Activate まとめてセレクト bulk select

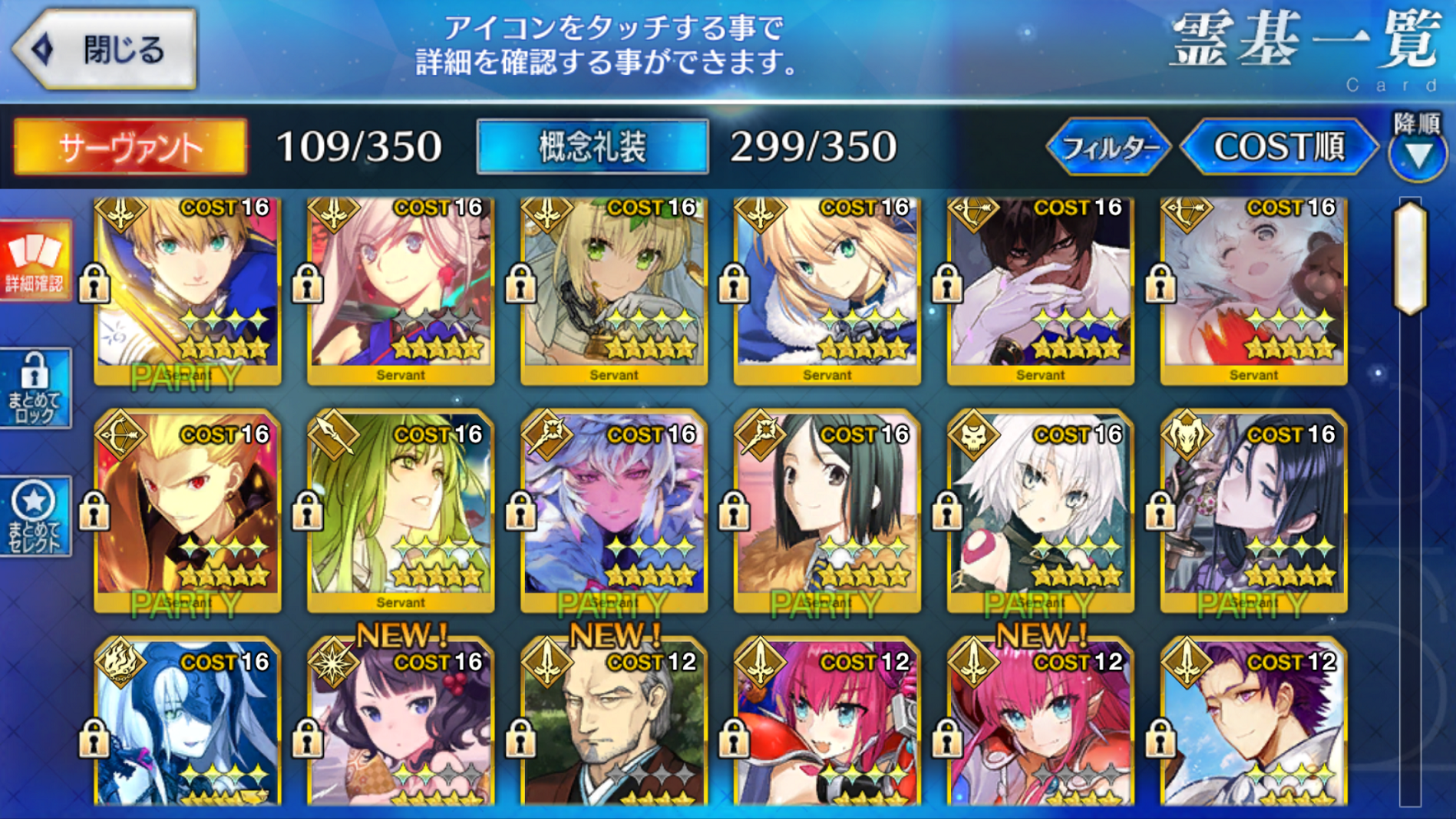click(x=35, y=516)
